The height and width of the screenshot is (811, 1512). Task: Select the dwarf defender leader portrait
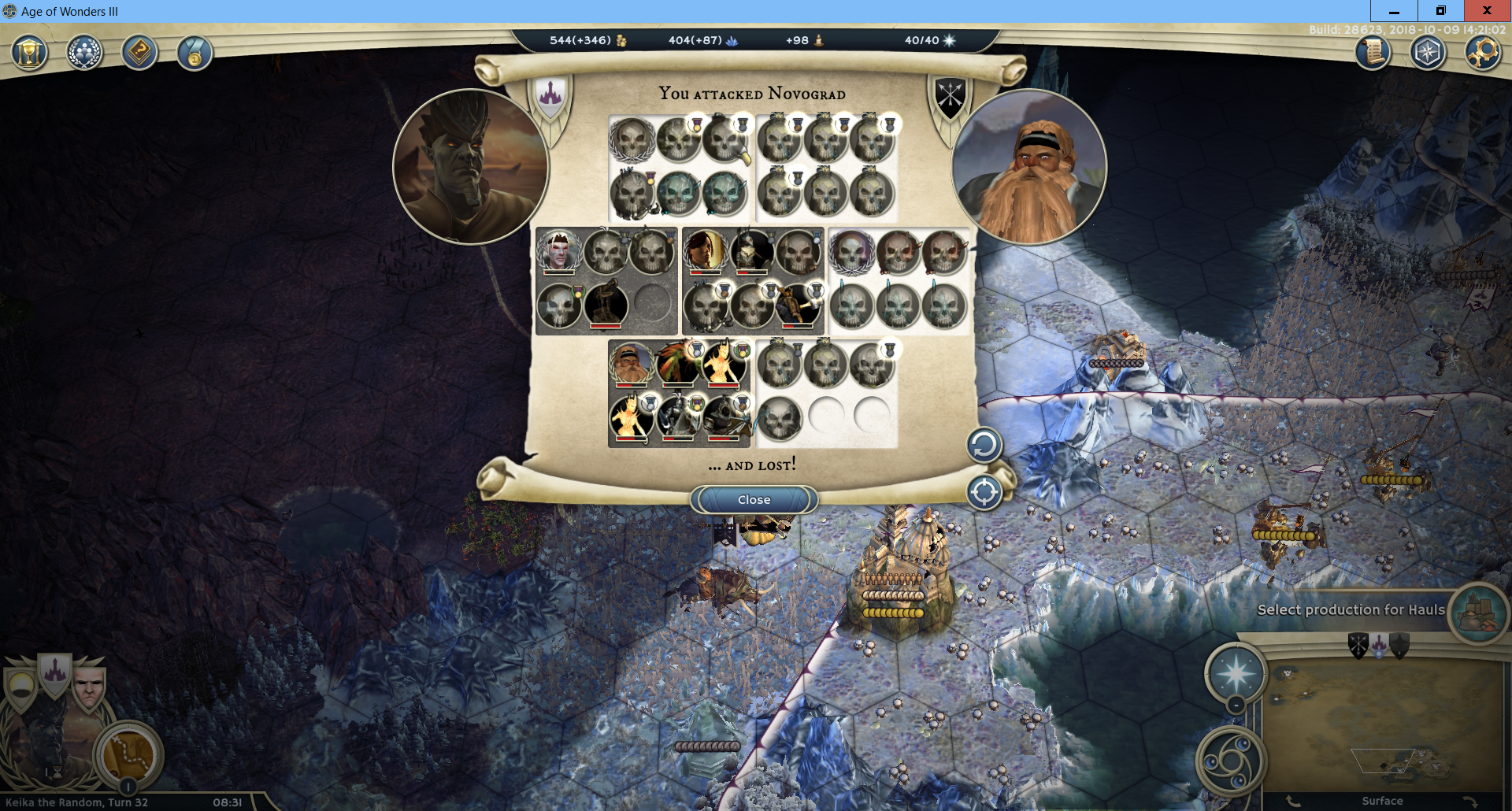1029,167
